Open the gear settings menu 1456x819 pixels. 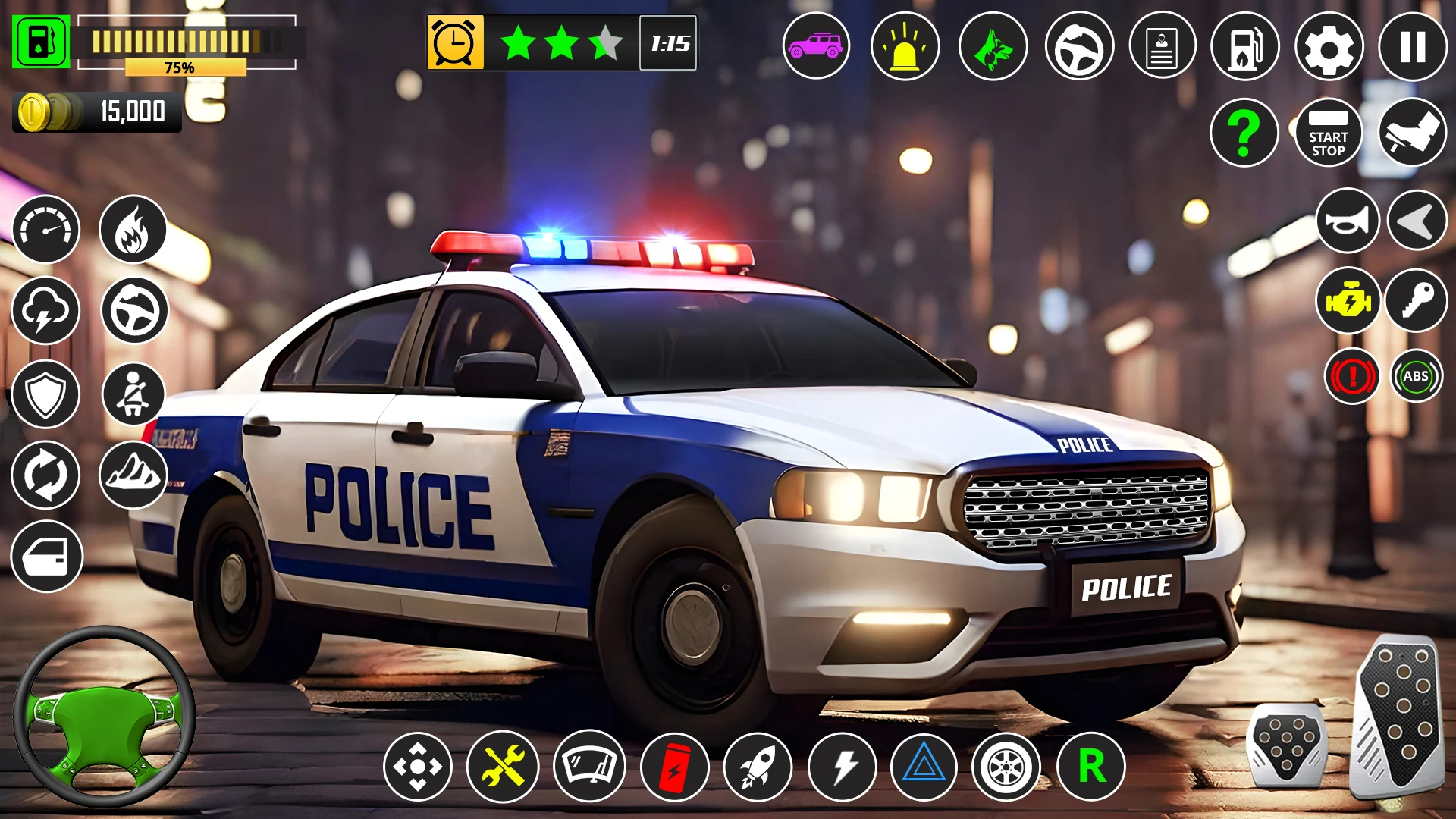pyautogui.click(x=1329, y=47)
